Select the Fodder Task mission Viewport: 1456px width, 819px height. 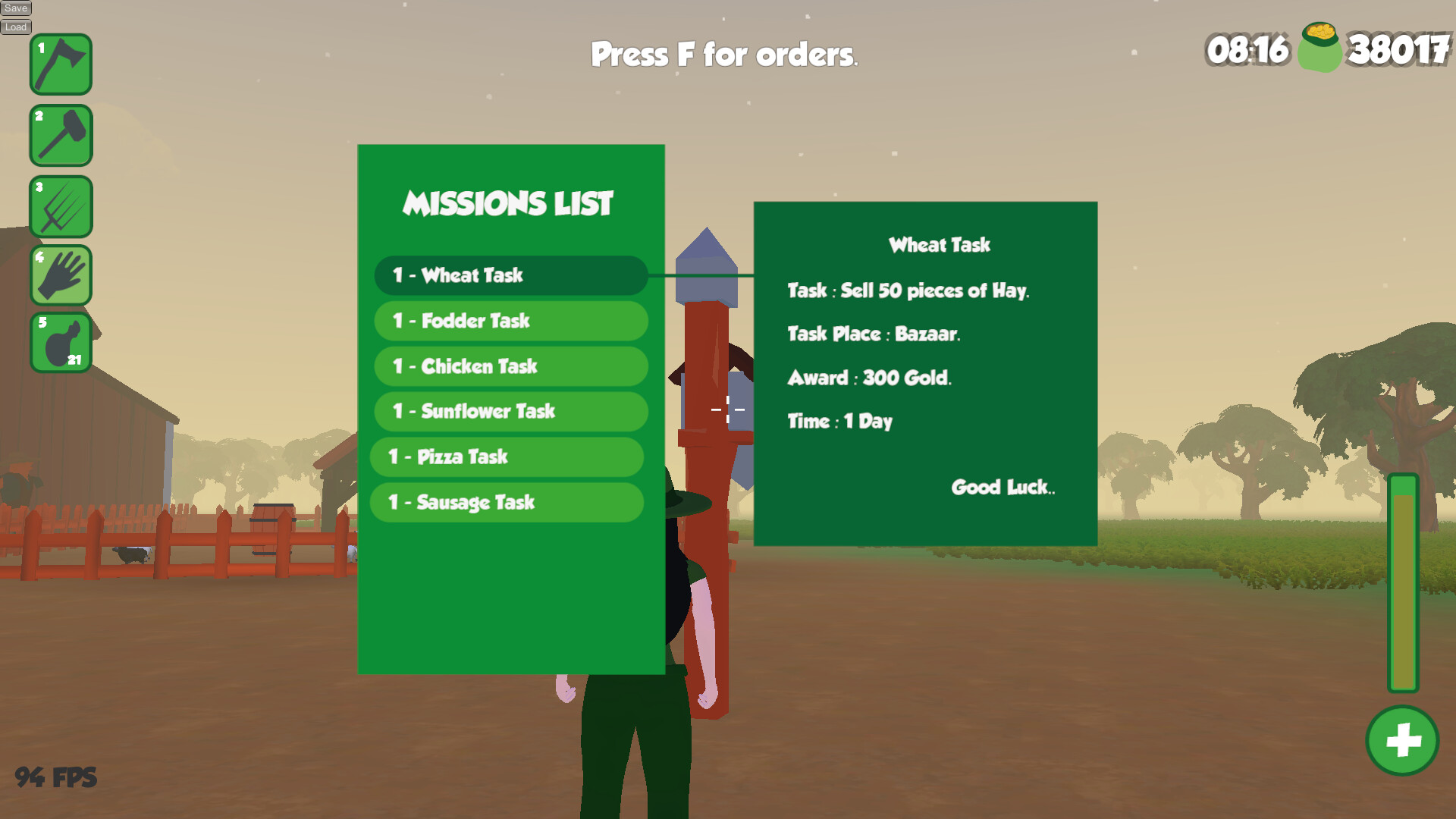(510, 321)
